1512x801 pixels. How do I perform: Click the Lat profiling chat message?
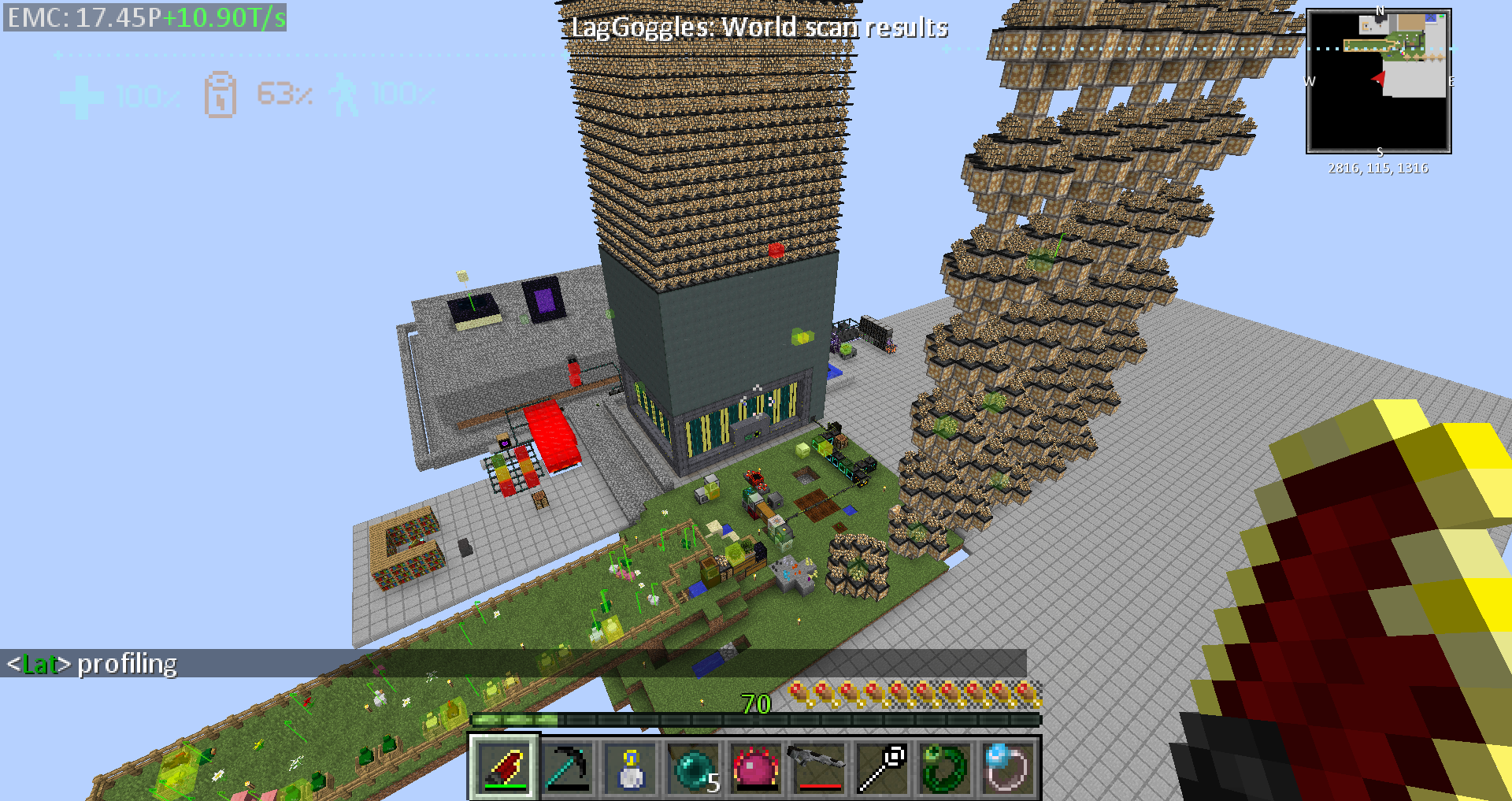click(93, 664)
